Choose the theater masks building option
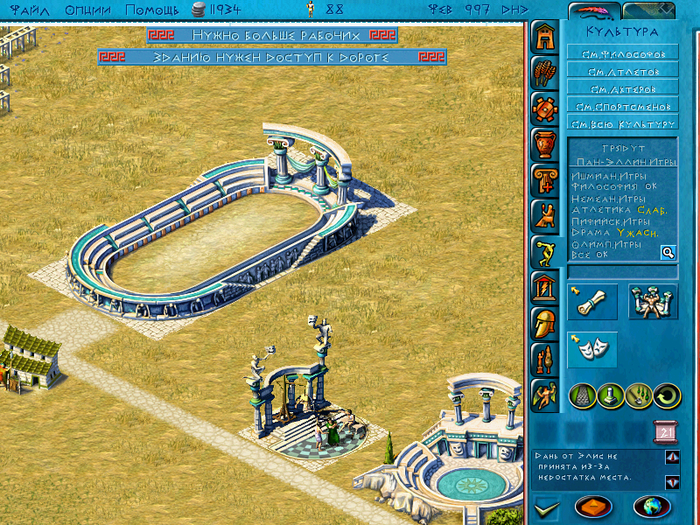Image resolution: width=700 pixels, height=525 pixels. (x=591, y=347)
